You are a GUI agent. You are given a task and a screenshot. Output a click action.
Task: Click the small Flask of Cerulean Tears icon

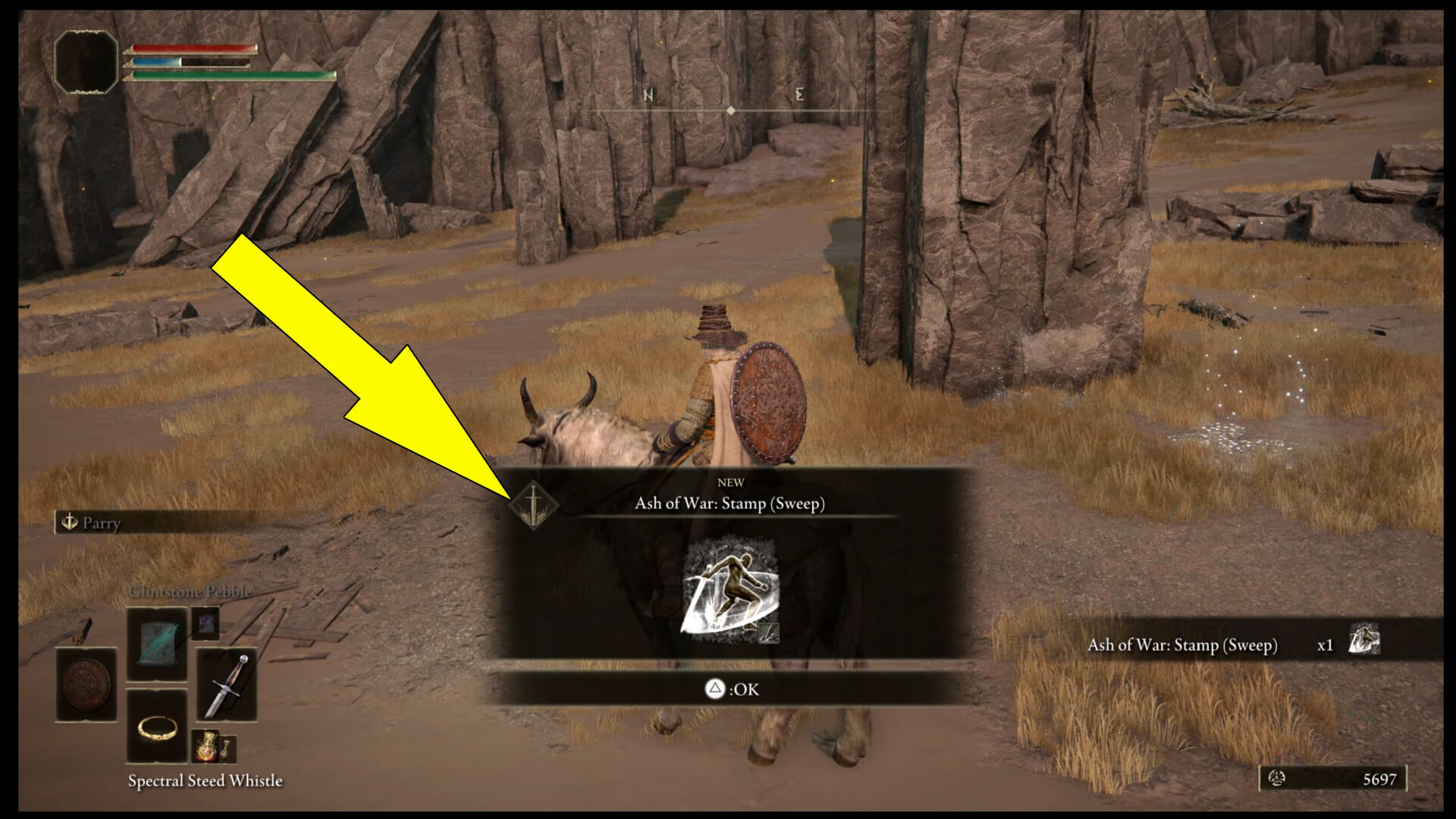[228, 749]
